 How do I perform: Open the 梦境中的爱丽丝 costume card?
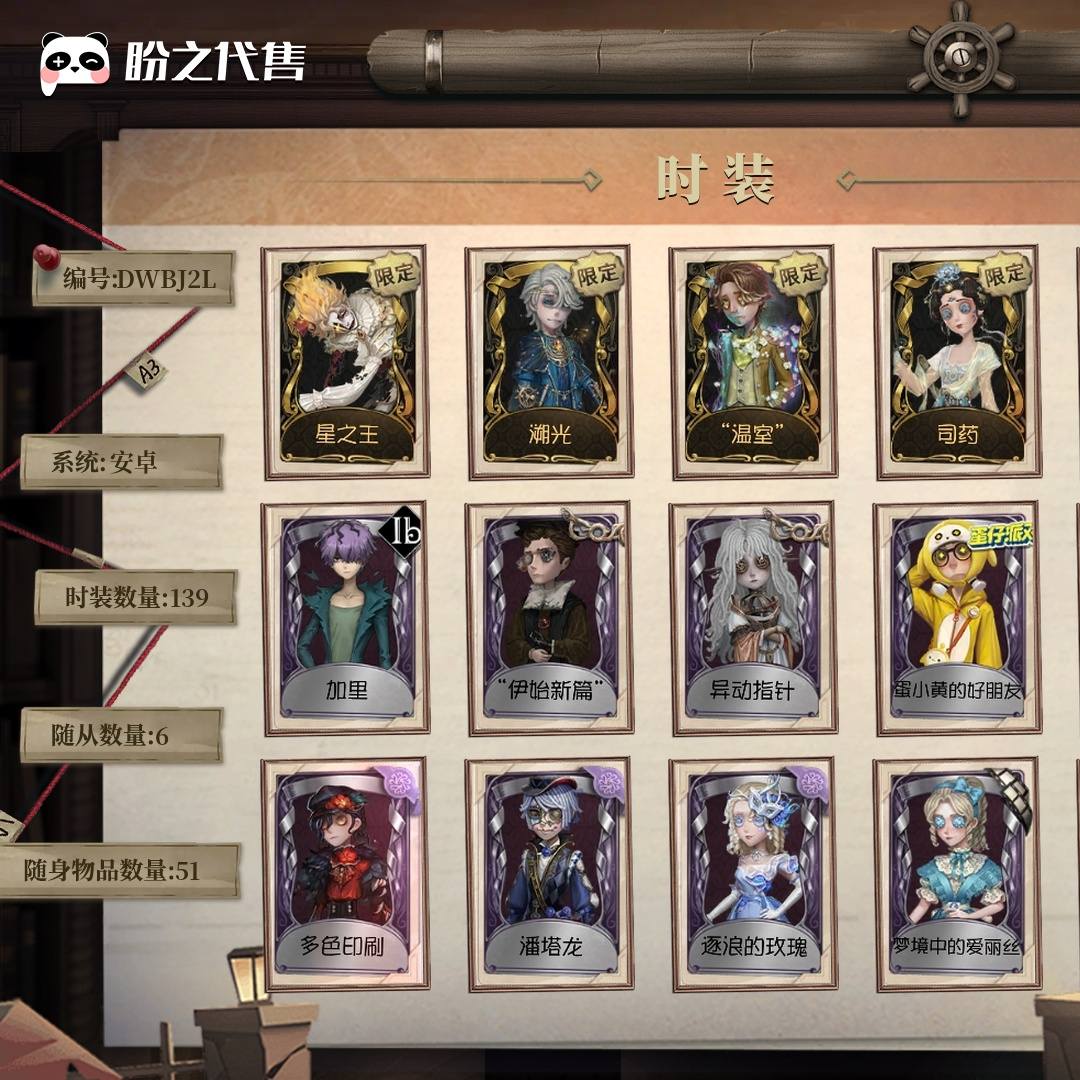[957, 874]
